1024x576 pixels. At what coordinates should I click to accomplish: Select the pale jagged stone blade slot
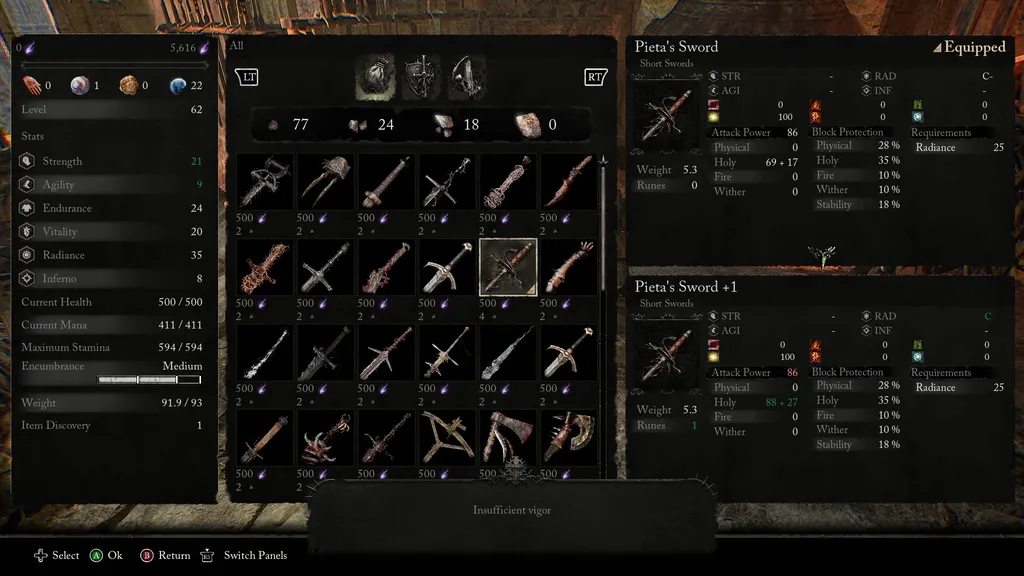coord(508,352)
